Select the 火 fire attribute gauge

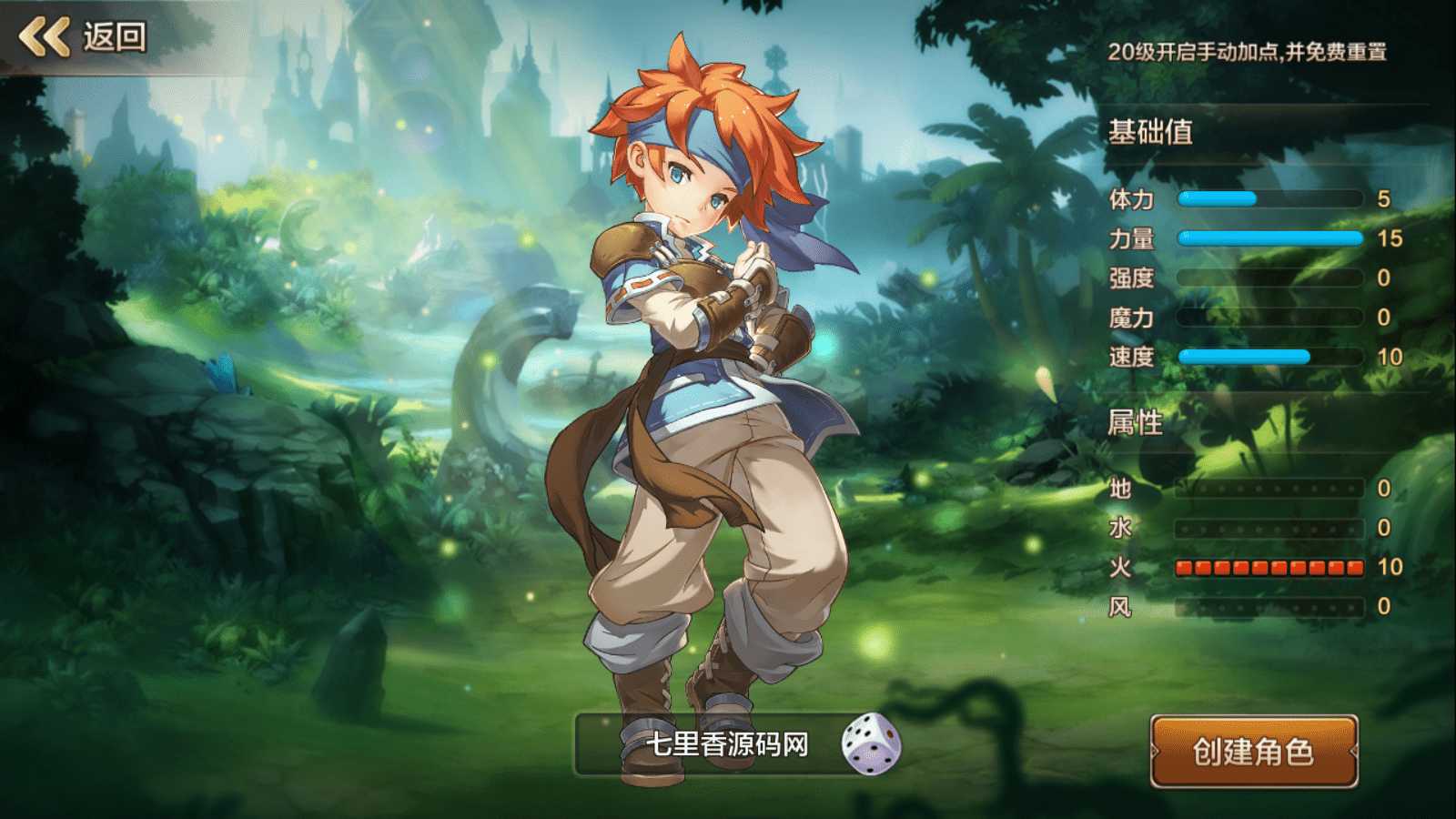click(x=1269, y=568)
